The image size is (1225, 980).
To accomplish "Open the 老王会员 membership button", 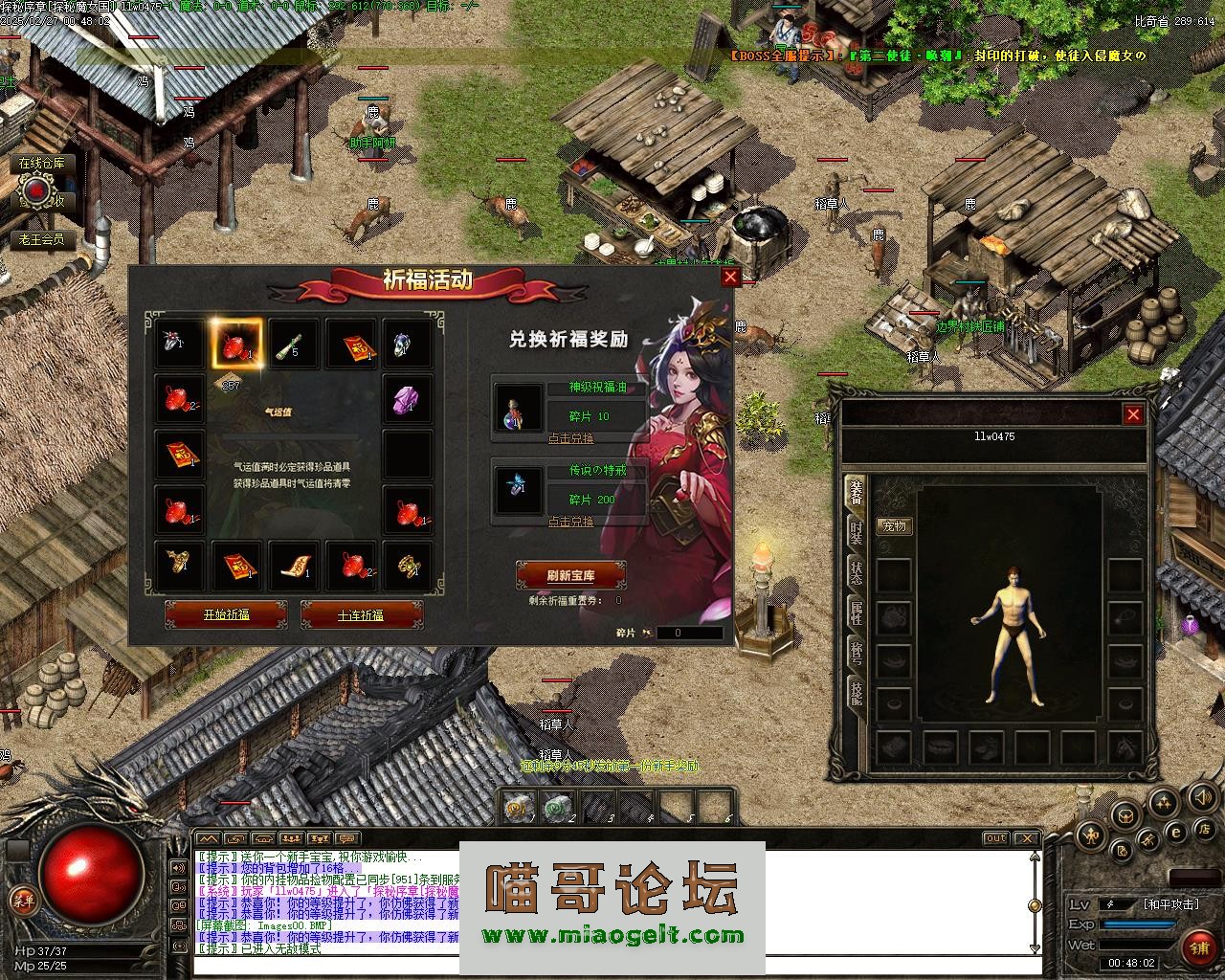I will point(42,238).
